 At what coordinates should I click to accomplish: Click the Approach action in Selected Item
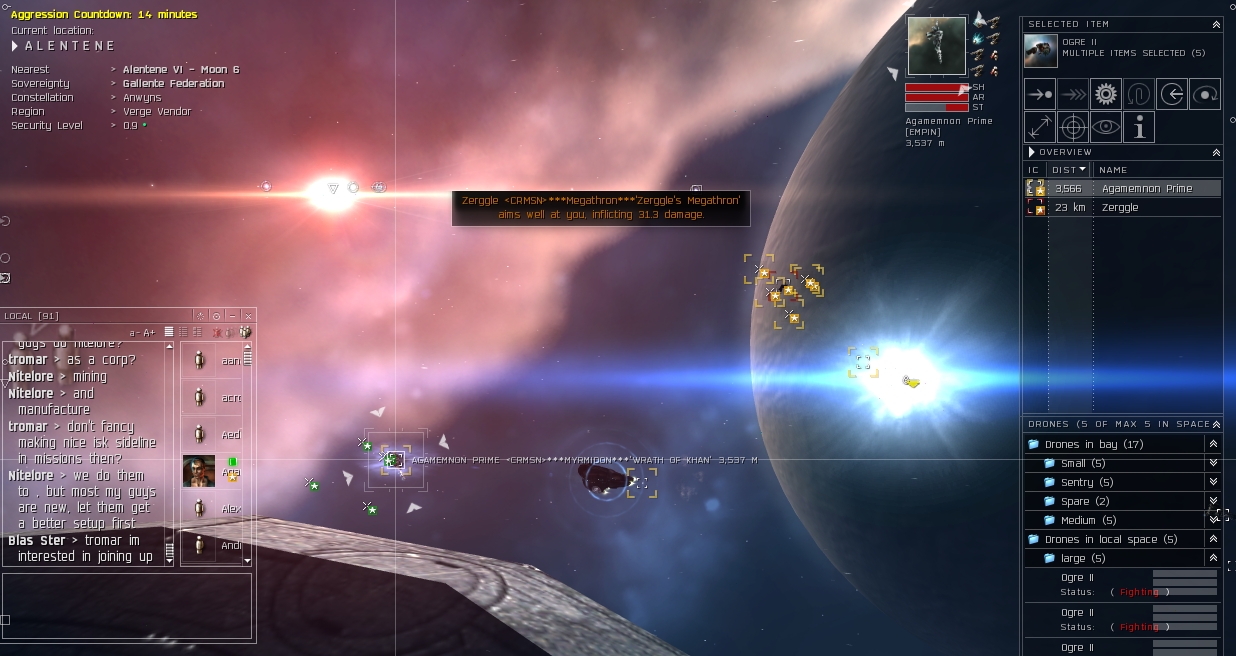tap(1040, 94)
